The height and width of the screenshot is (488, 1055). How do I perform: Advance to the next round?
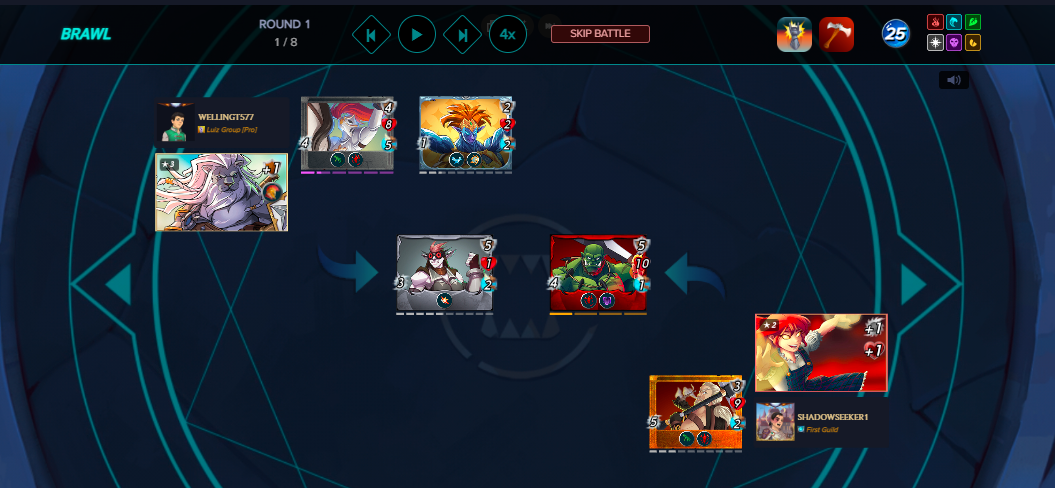pos(462,35)
